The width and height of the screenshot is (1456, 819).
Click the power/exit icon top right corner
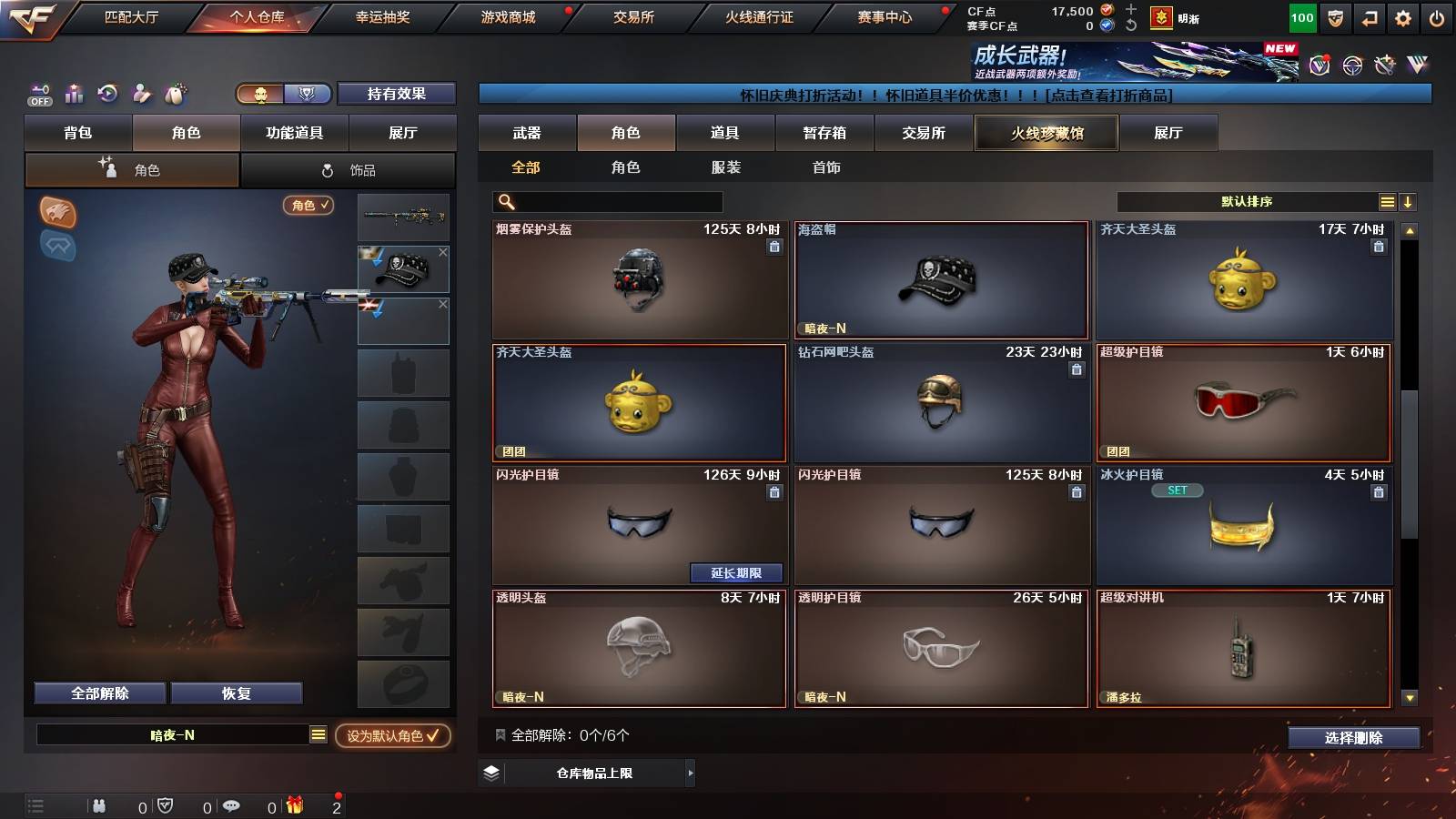tap(1438, 15)
